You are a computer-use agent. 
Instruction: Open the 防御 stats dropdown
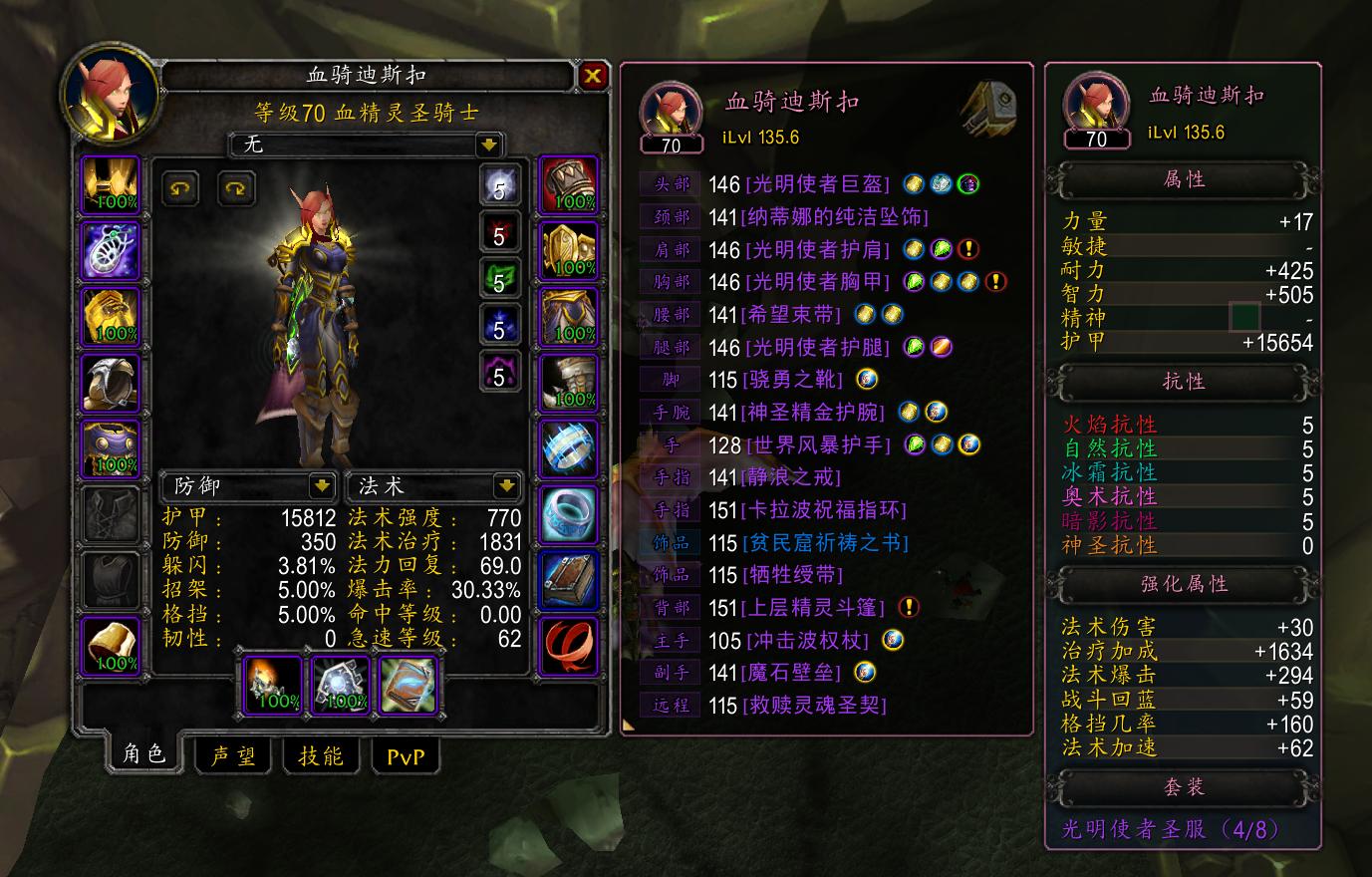[250, 486]
